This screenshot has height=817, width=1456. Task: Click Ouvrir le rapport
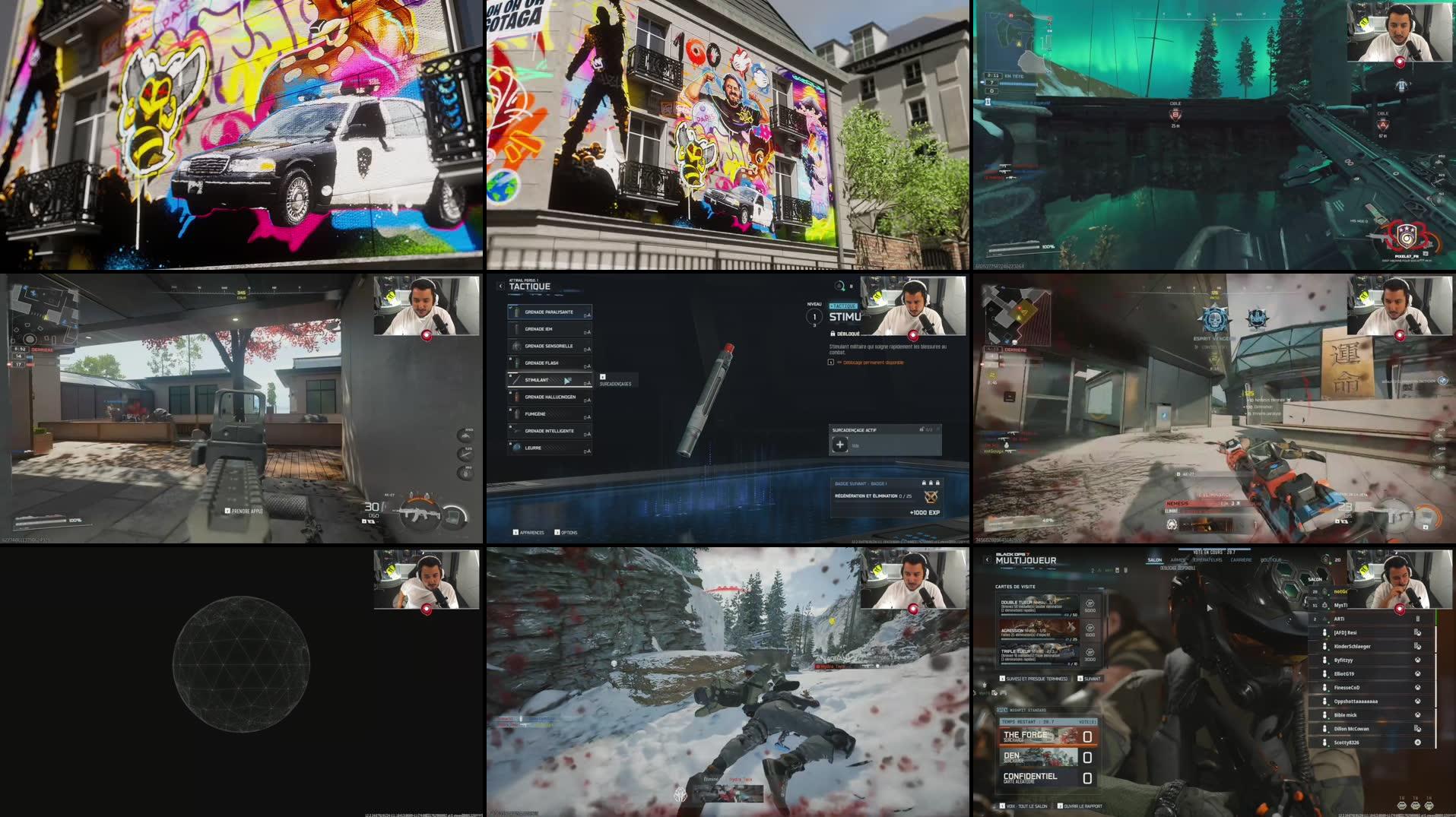tap(1082, 806)
